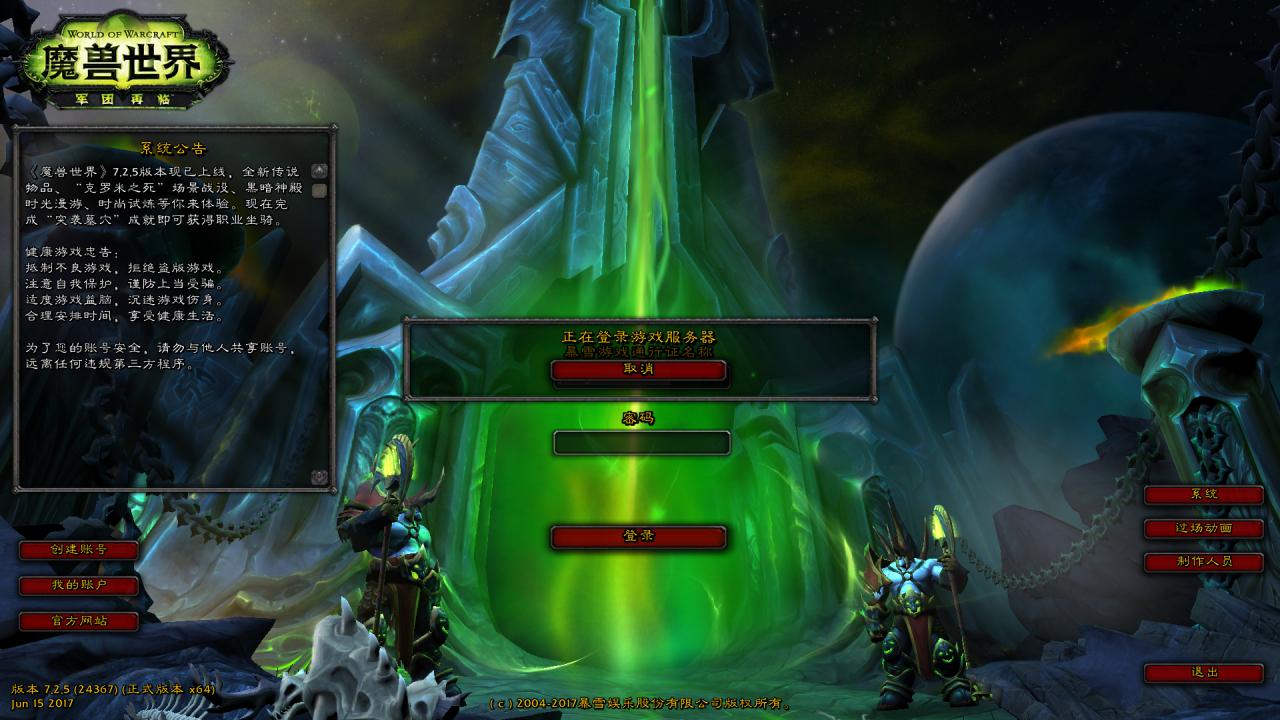The width and height of the screenshot is (1280, 720).
Task: Open the 我的账户 account page
Action: 79,585
